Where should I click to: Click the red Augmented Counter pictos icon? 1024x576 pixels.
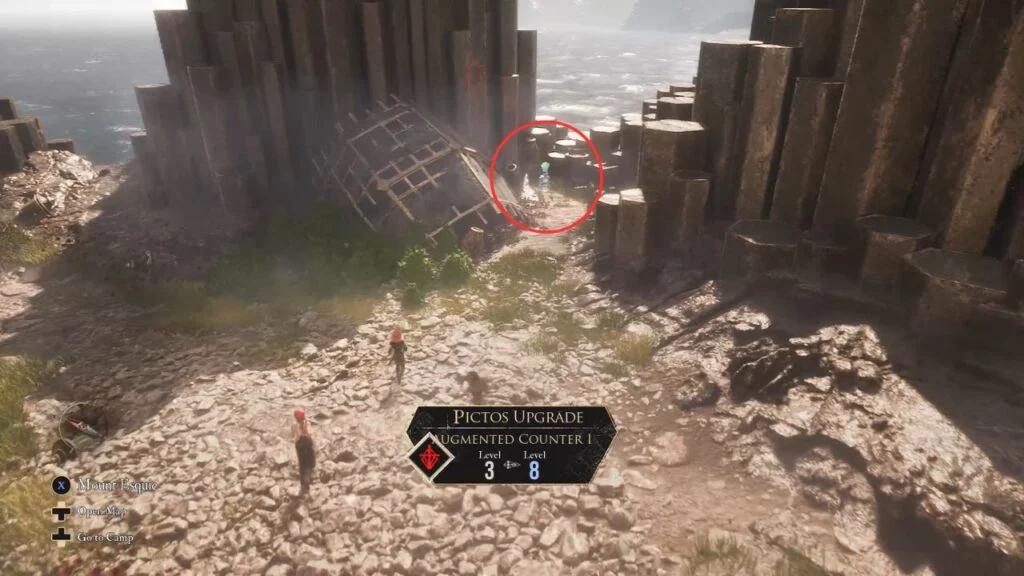433,458
